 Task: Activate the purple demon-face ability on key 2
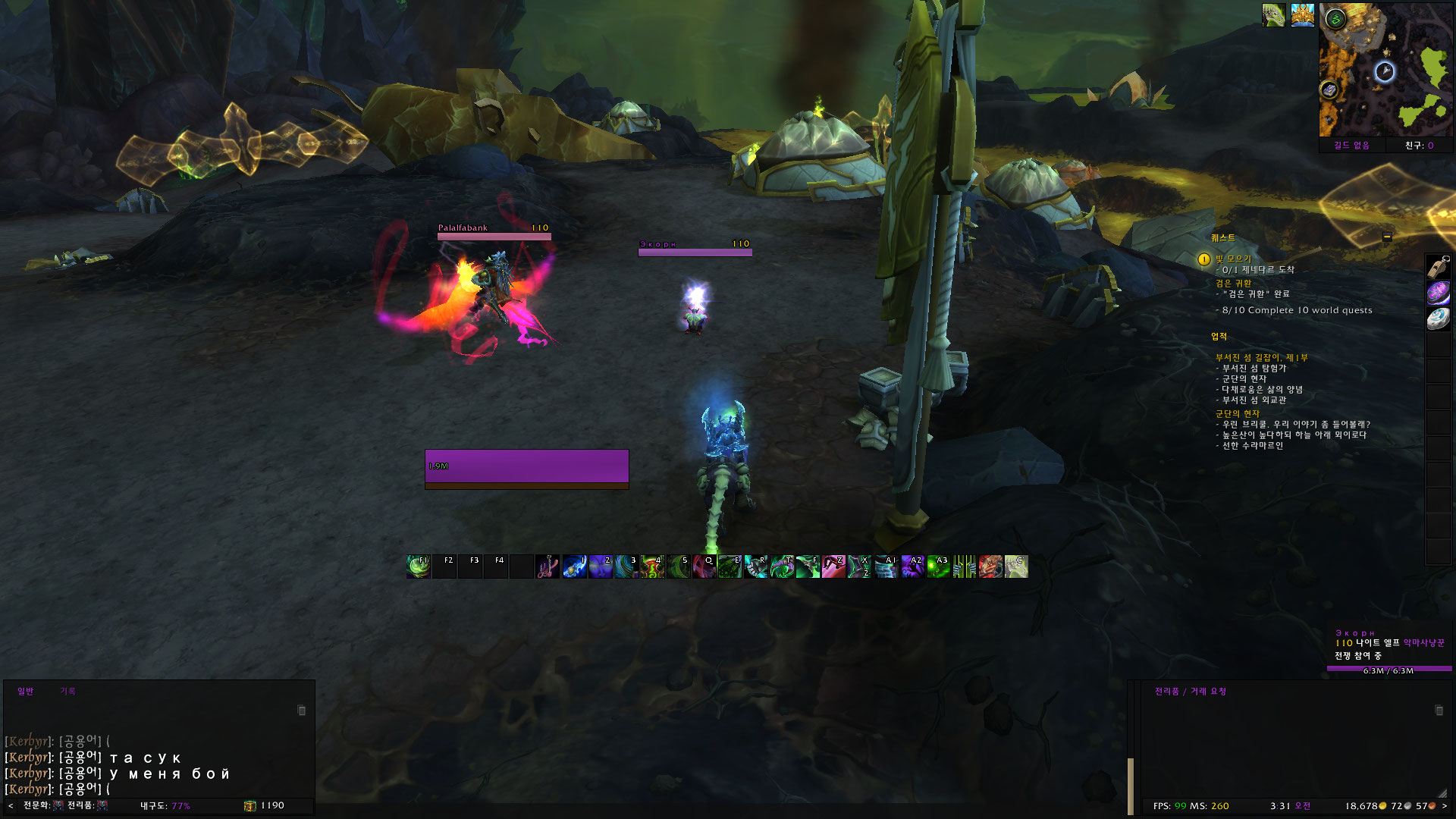click(x=600, y=566)
